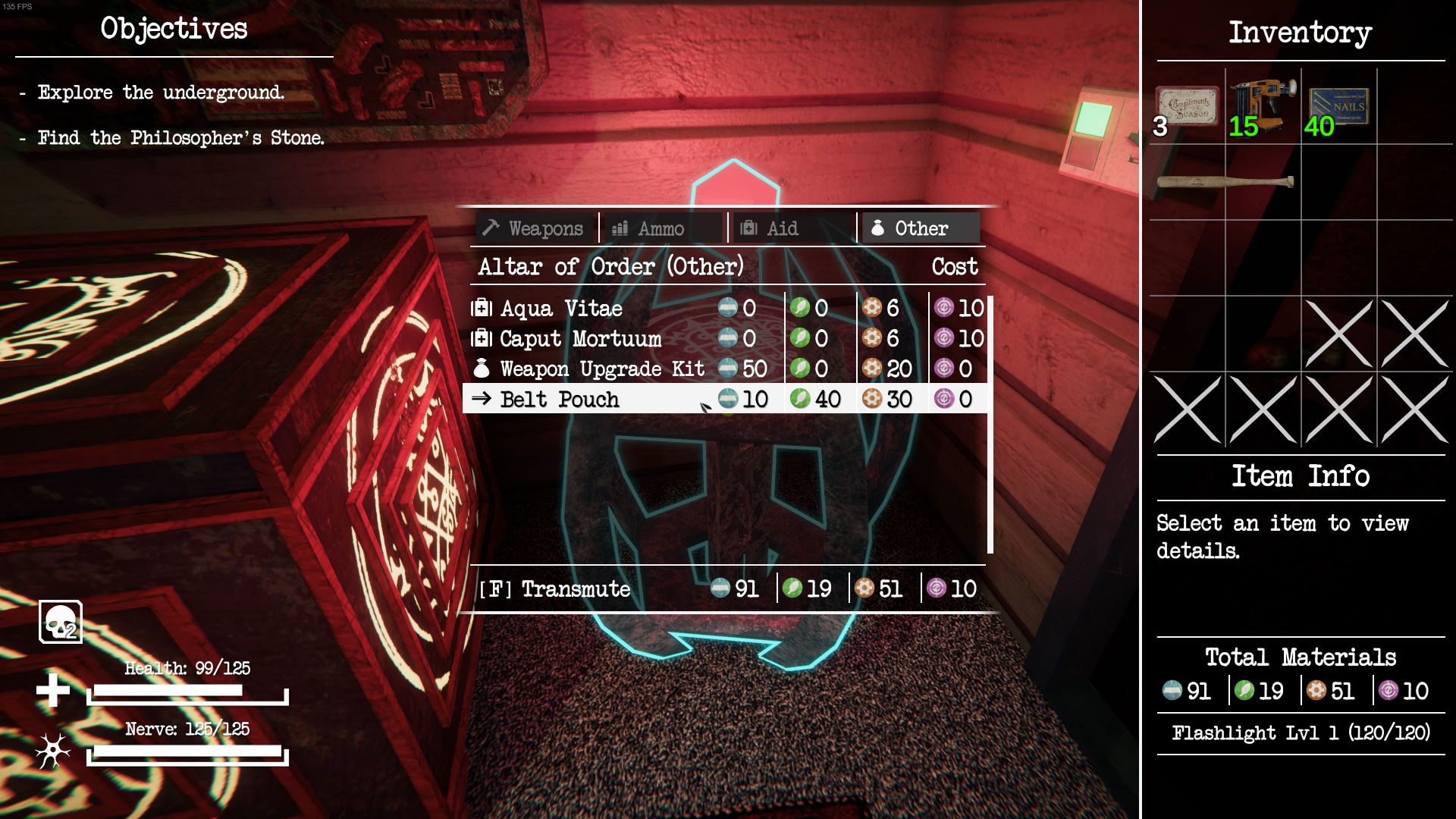Pick the Weapon Upgrade Kit entry

pyautogui.click(x=602, y=369)
